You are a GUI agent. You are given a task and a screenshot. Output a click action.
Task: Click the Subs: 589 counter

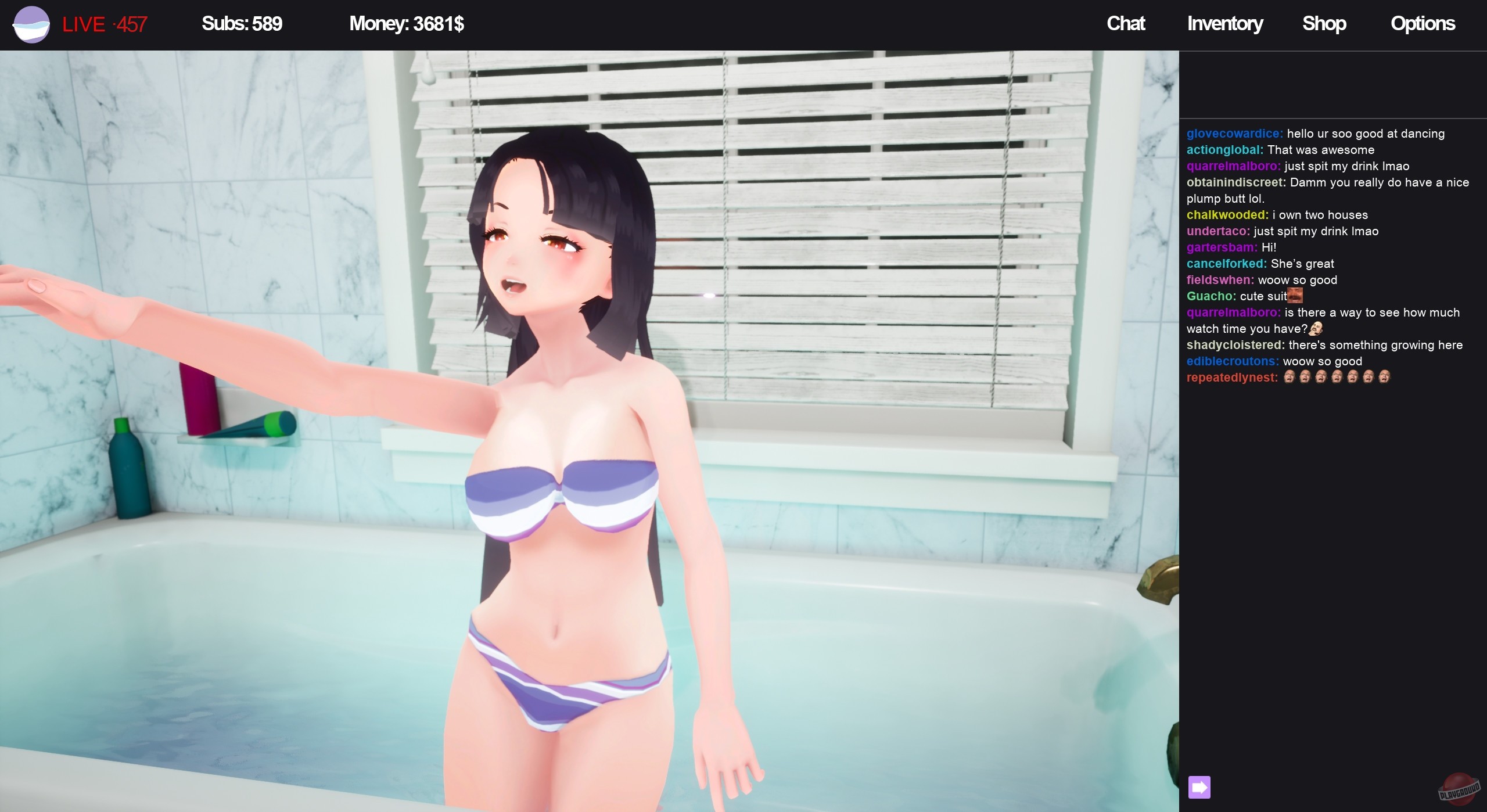click(241, 24)
